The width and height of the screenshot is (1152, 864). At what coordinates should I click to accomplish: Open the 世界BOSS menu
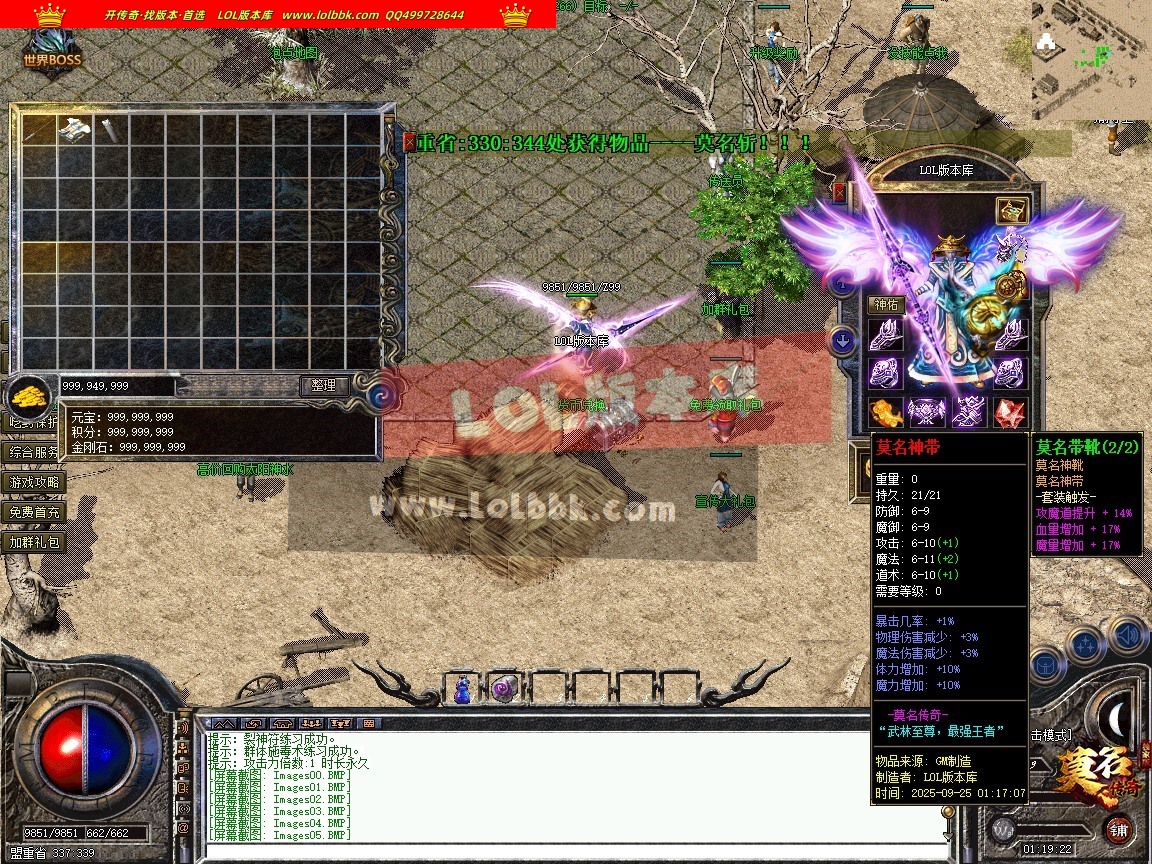pyautogui.click(x=52, y=50)
